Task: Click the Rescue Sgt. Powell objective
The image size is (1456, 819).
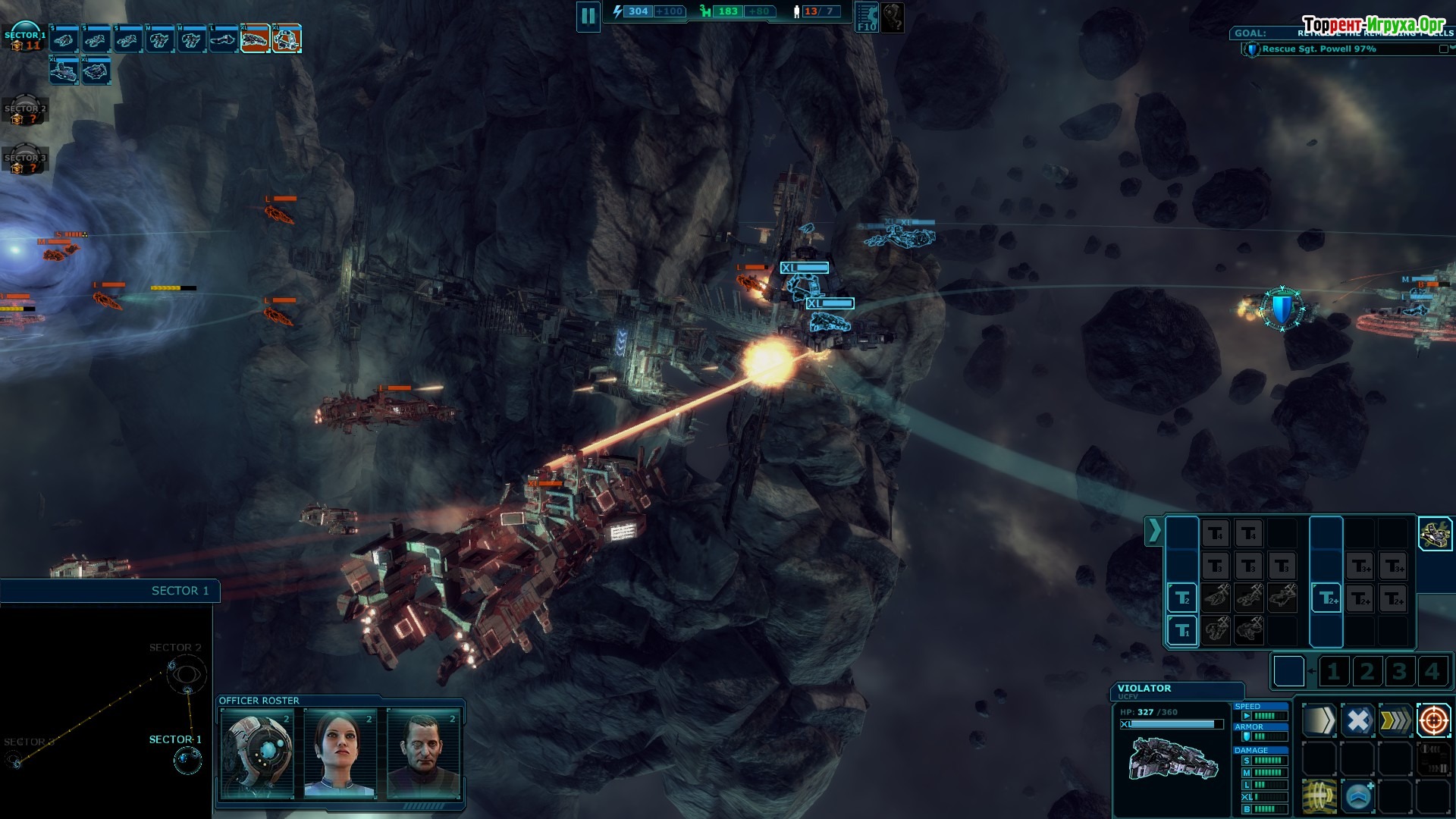Action: click(x=1319, y=49)
